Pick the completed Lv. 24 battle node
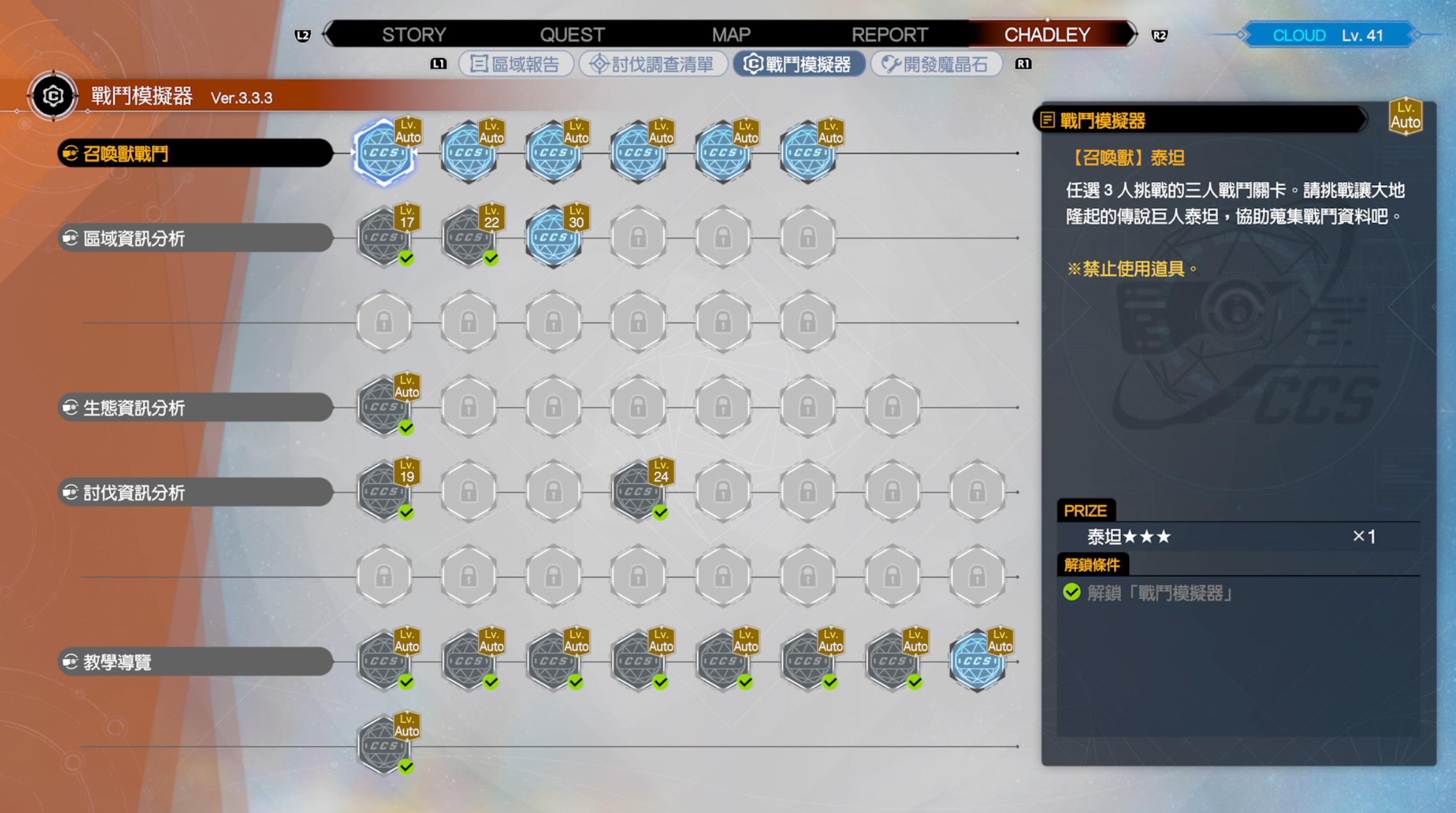This screenshot has width=1456, height=813. [638, 492]
